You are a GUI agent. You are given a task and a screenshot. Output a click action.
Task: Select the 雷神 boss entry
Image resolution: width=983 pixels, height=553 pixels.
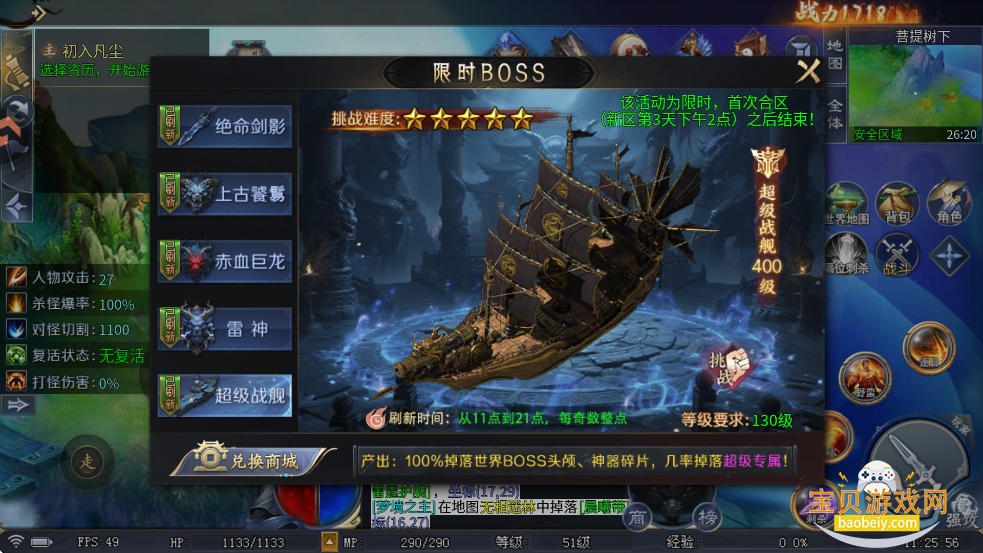click(225, 328)
